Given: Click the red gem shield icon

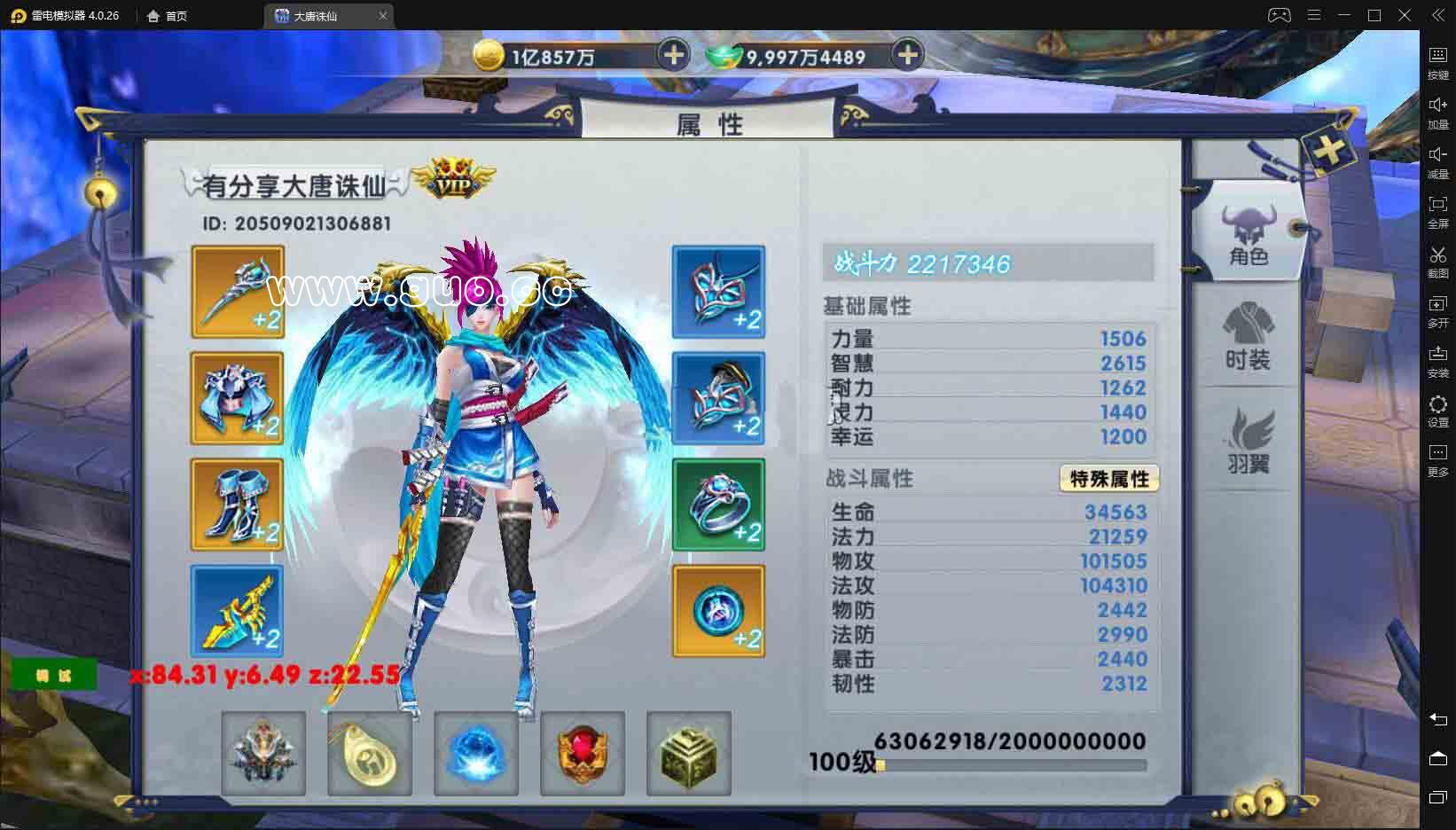Looking at the screenshot, I should [x=582, y=753].
